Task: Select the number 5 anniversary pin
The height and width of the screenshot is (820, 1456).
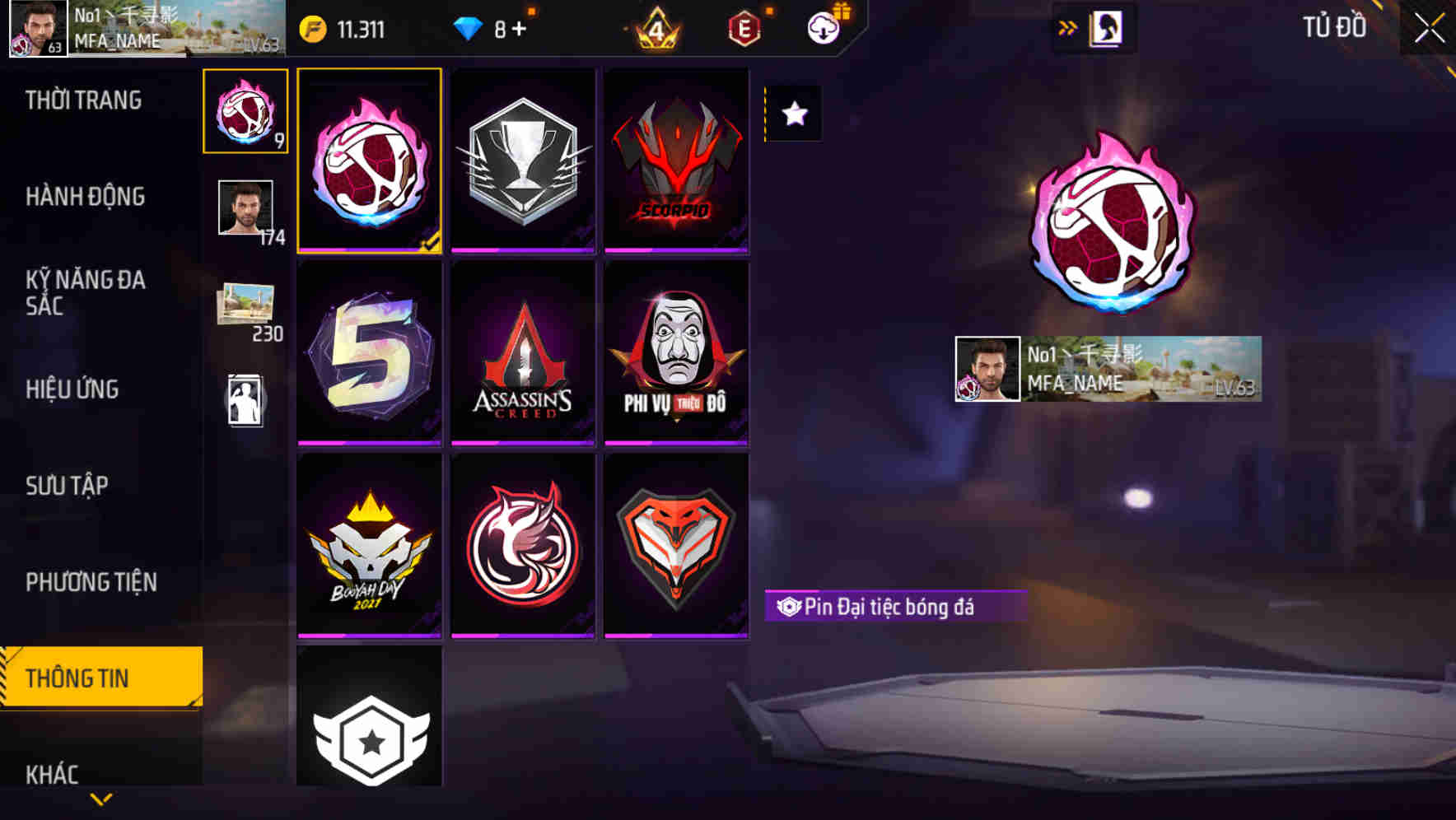Action: pyautogui.click(x=369, y=354)
